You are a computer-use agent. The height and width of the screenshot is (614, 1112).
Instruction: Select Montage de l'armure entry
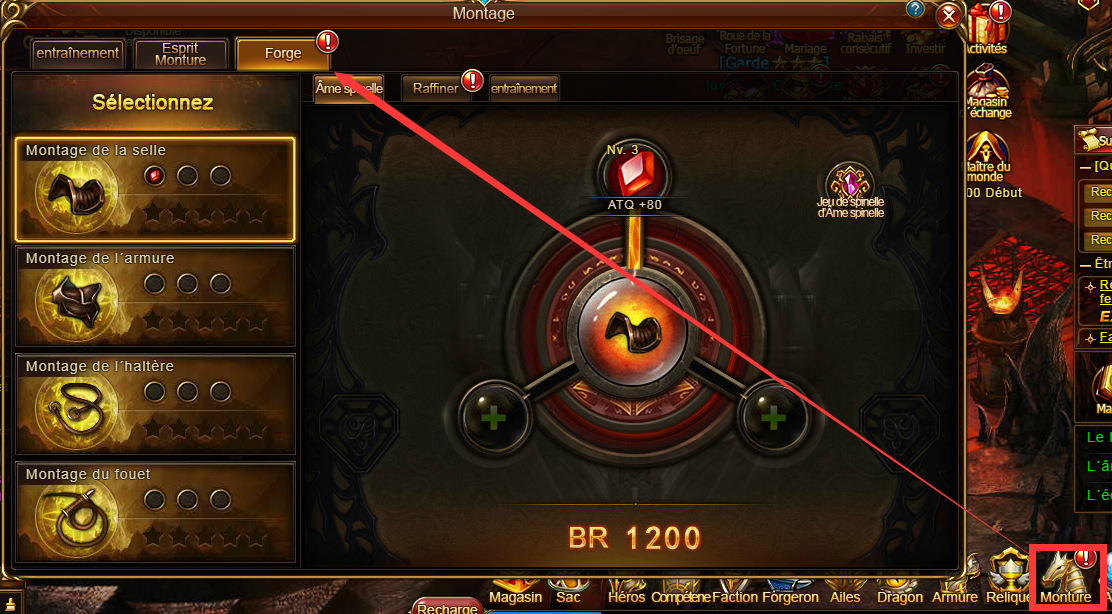click(155, 297)
